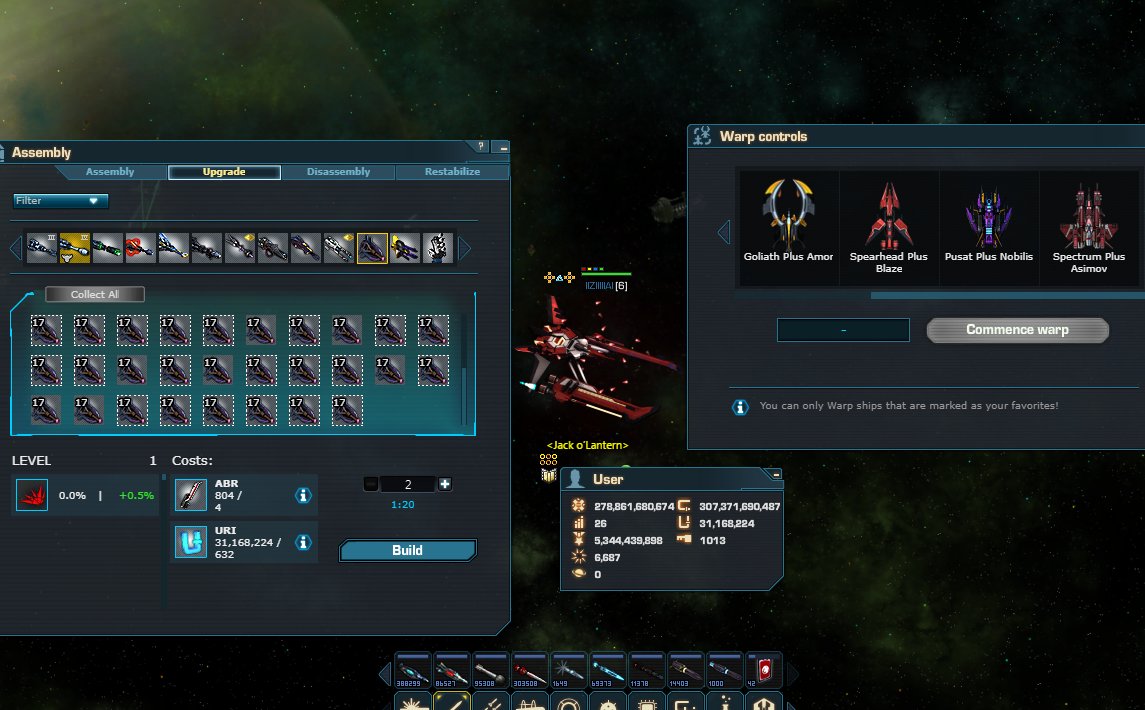Switch to the Assembly tab
The height and width of the screenshot is (710, 1145).
pos(110,172)
